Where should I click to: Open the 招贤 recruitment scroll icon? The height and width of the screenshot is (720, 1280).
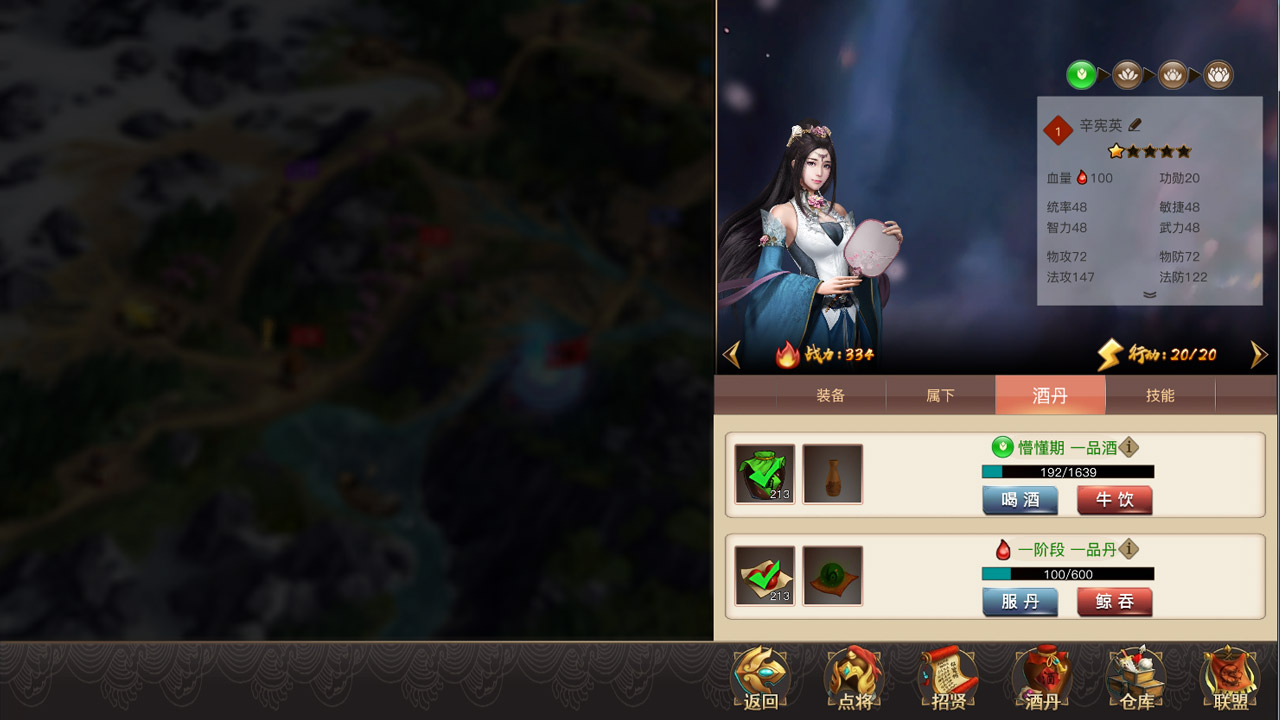coord(948,675)
